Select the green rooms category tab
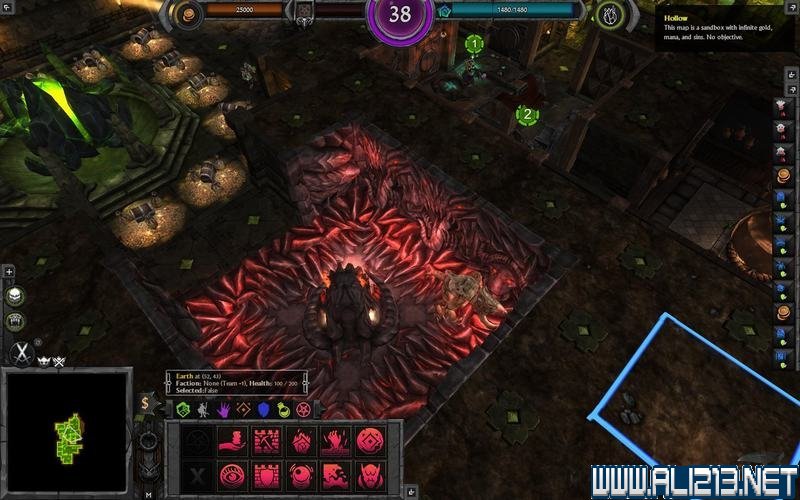The image size is (800, 500). click(182, 410)
